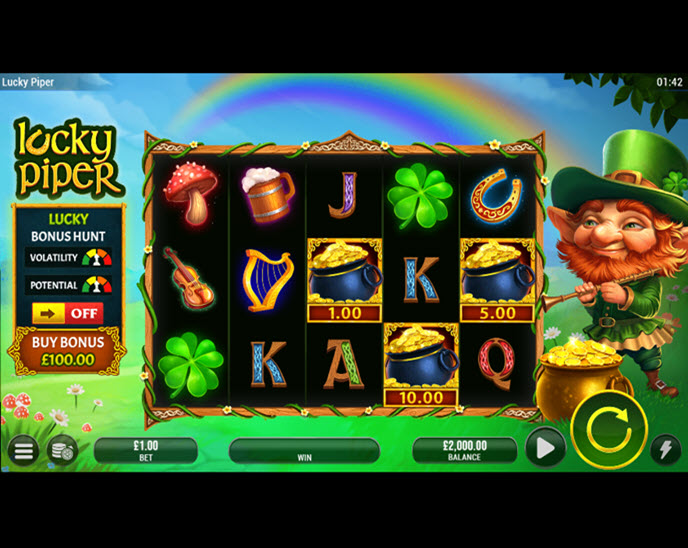The image size is (688, 548).
Task: Buy the bonus for £100.00
Action: click(x=66, y=352)
